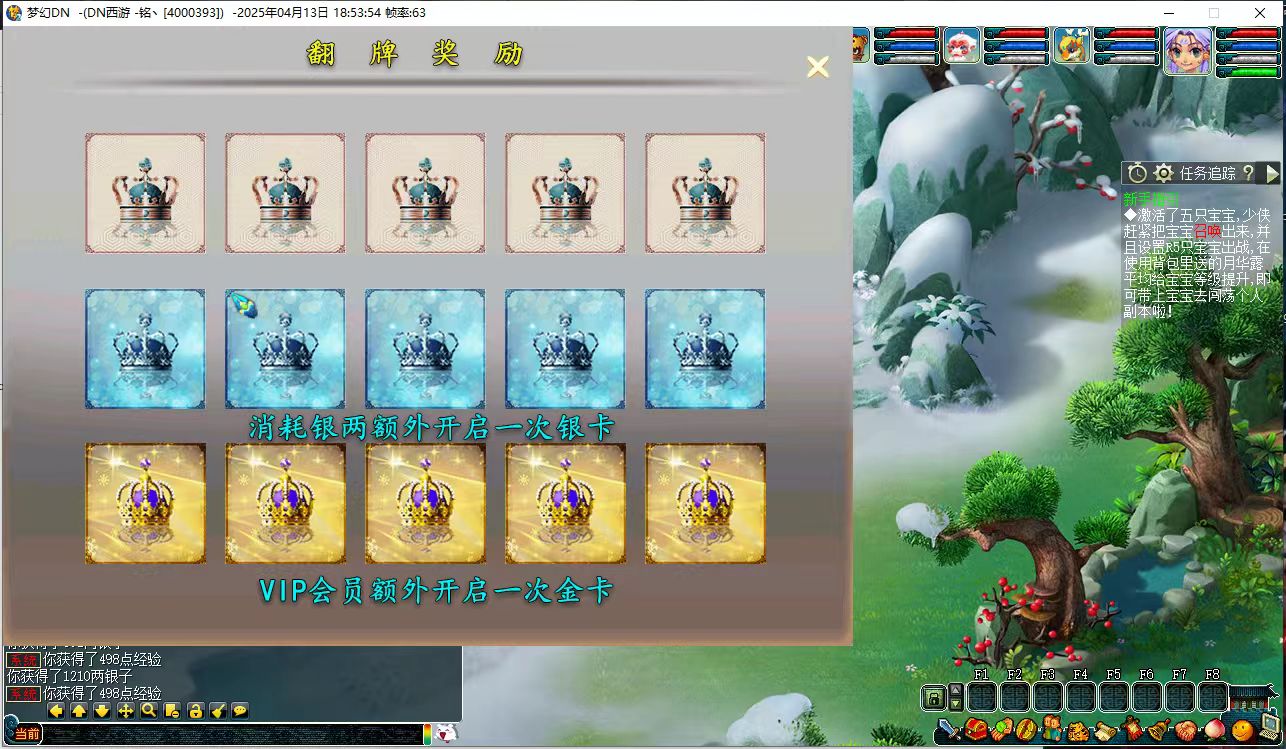Open the smiley face emoticon menu
This screenshot has width=1286, height=749.
pos(1242,731)
